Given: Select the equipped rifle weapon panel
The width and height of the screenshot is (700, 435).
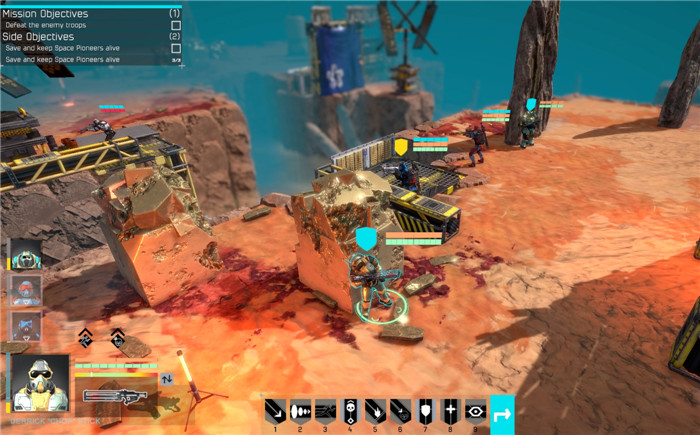Looking at the screenshot, I should [x=115, y=395].
